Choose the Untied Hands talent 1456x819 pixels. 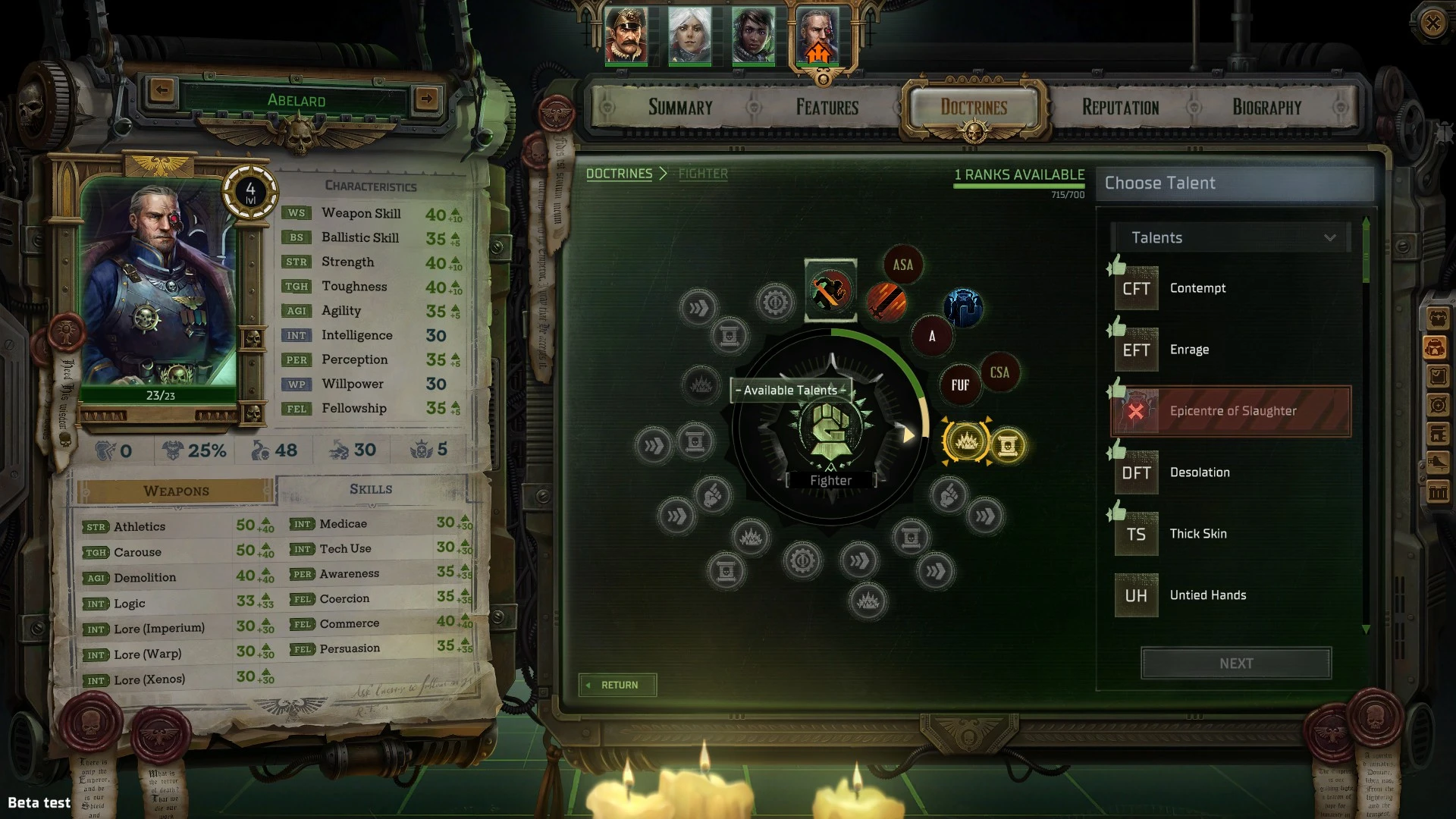[1207, 595]
